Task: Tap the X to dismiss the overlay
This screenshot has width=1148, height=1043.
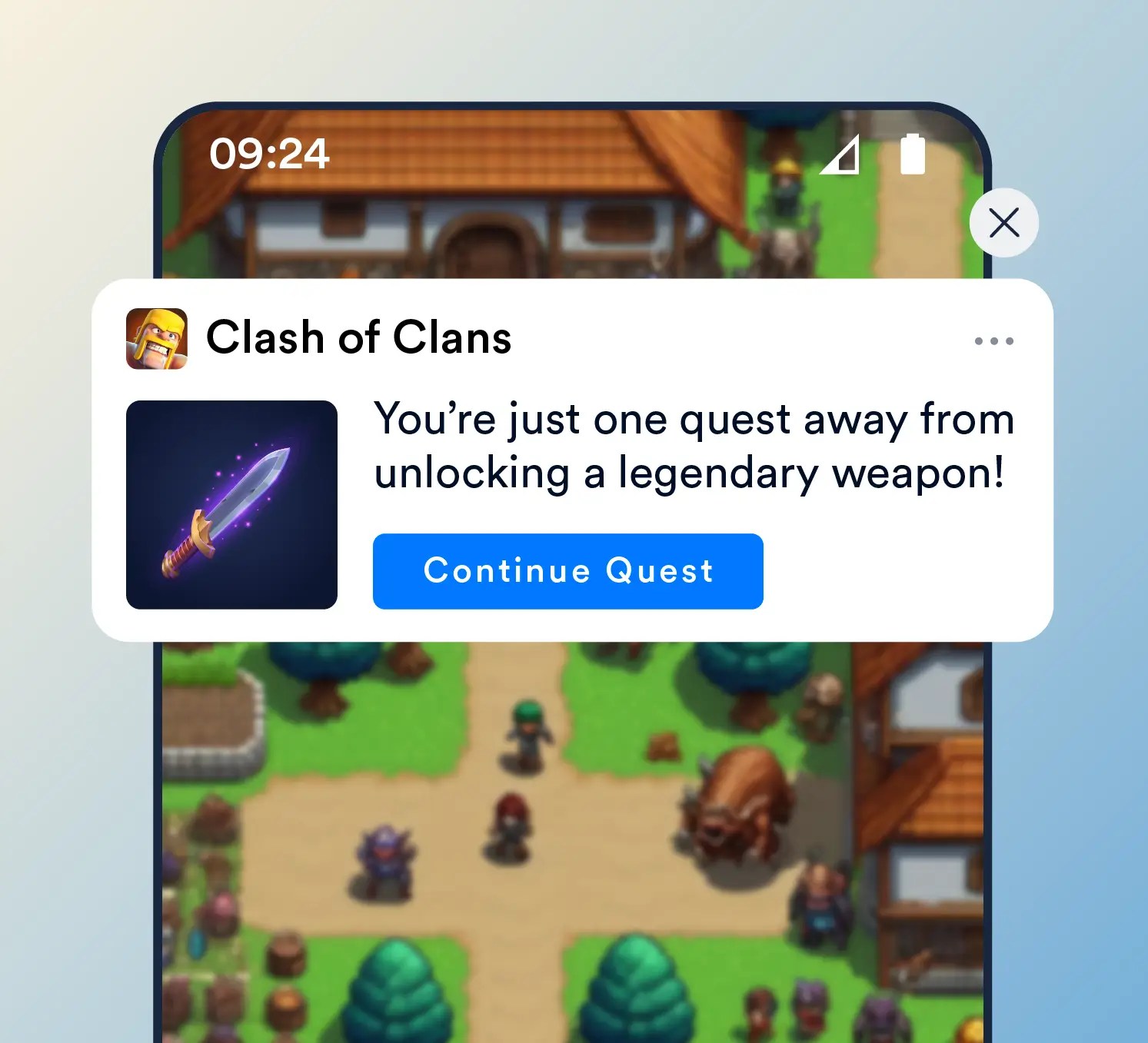Action: tap(1004, 222)
